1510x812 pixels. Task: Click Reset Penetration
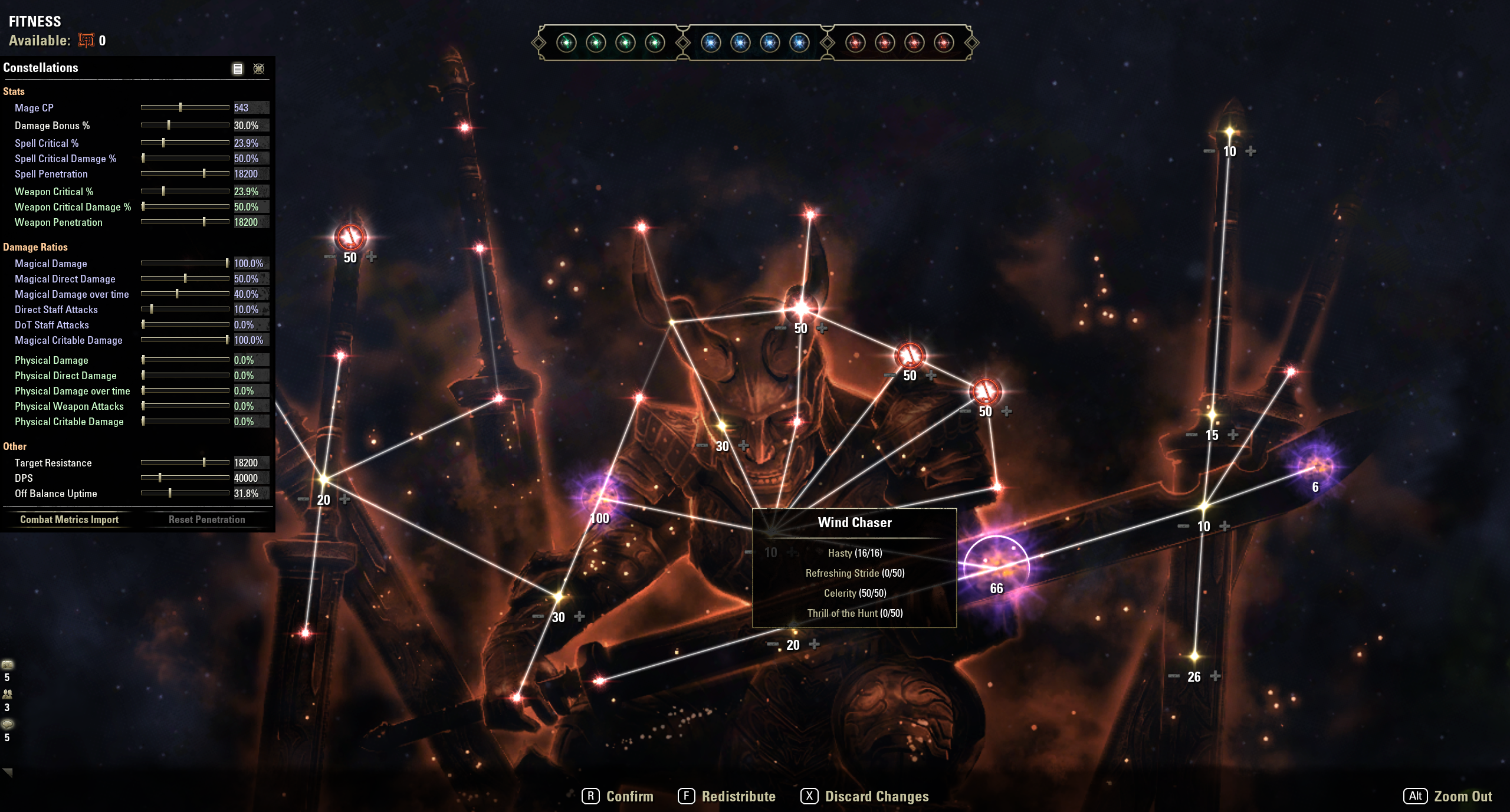click(x=206, y=520)
